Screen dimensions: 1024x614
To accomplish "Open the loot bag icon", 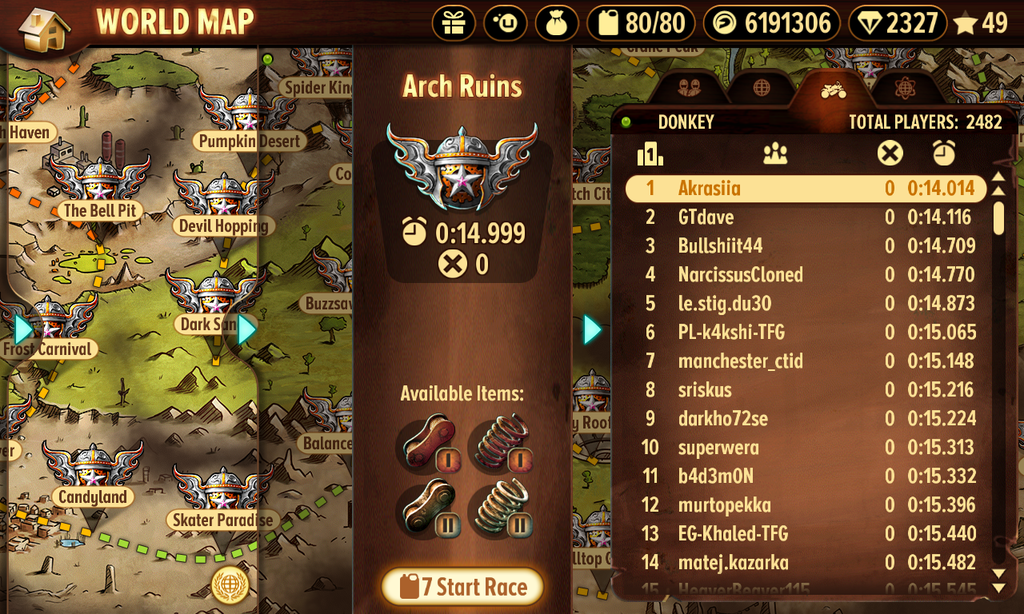I will pyautogui.click(x=557, y=23).
